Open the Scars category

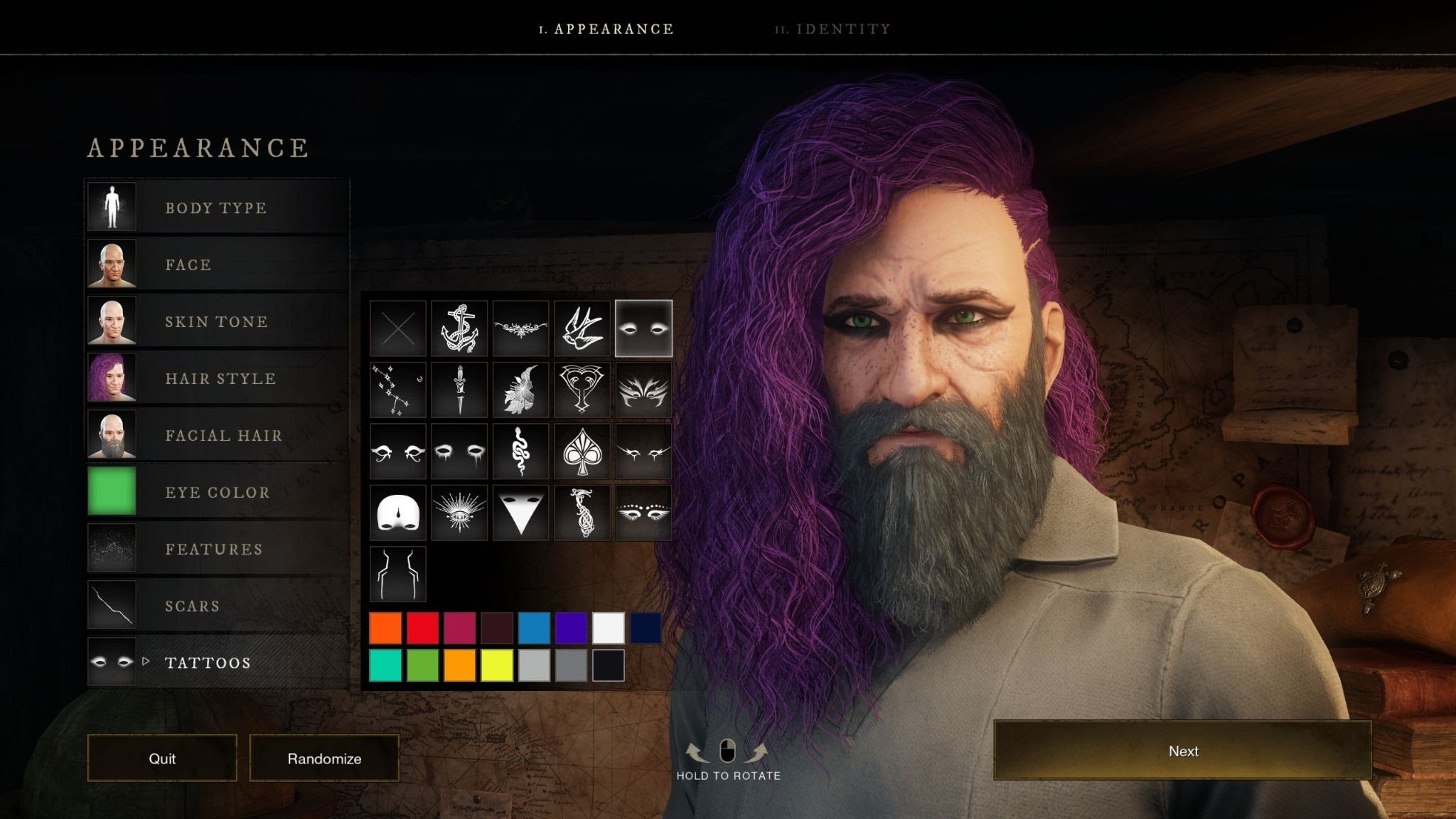[x=216, y=606]
